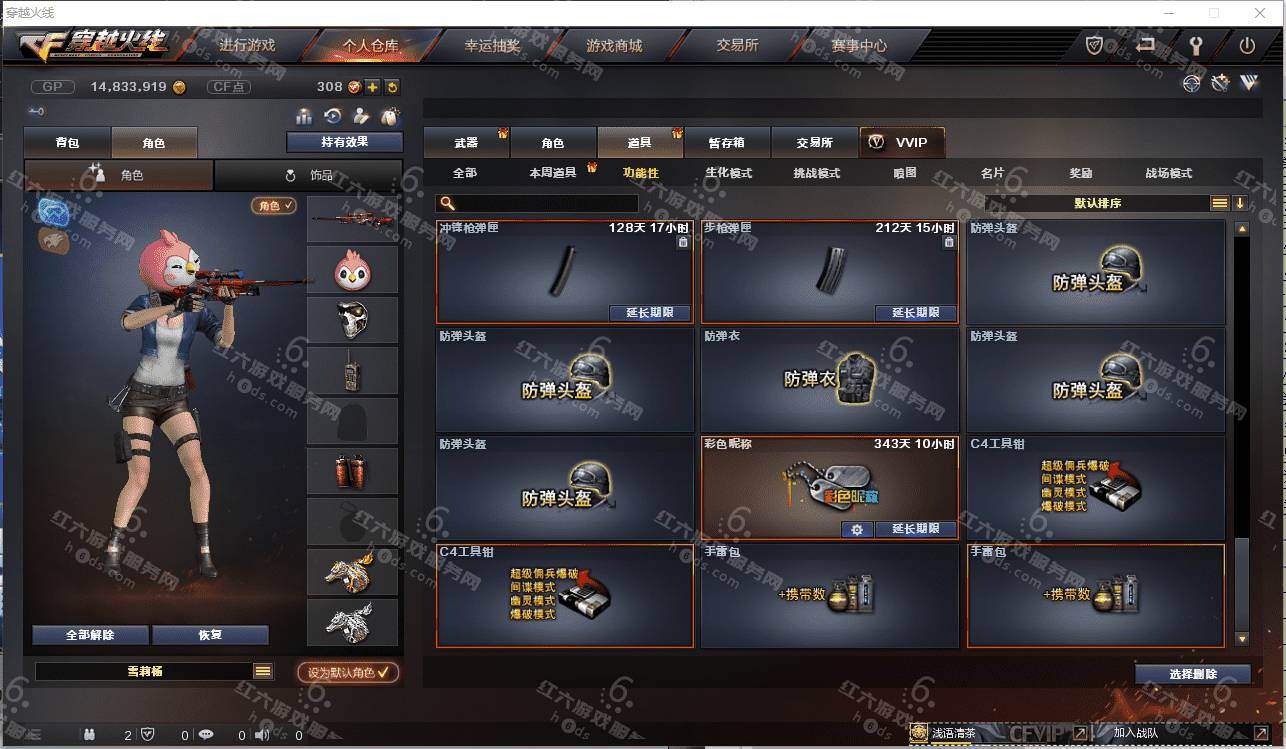Click the 恢复 restore button

[210, 635]
